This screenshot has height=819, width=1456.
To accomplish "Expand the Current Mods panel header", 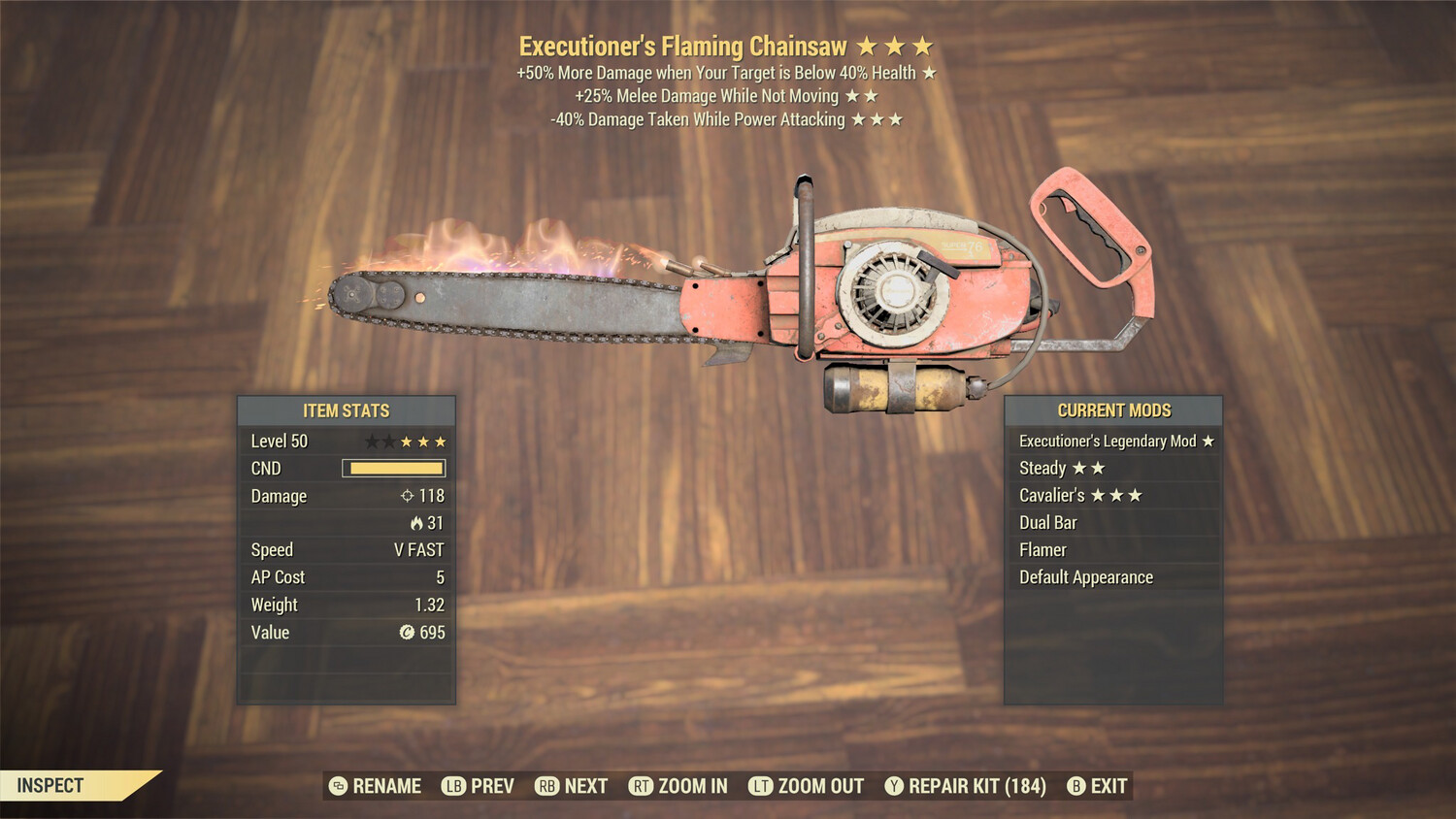I will tap(1112, 409).
